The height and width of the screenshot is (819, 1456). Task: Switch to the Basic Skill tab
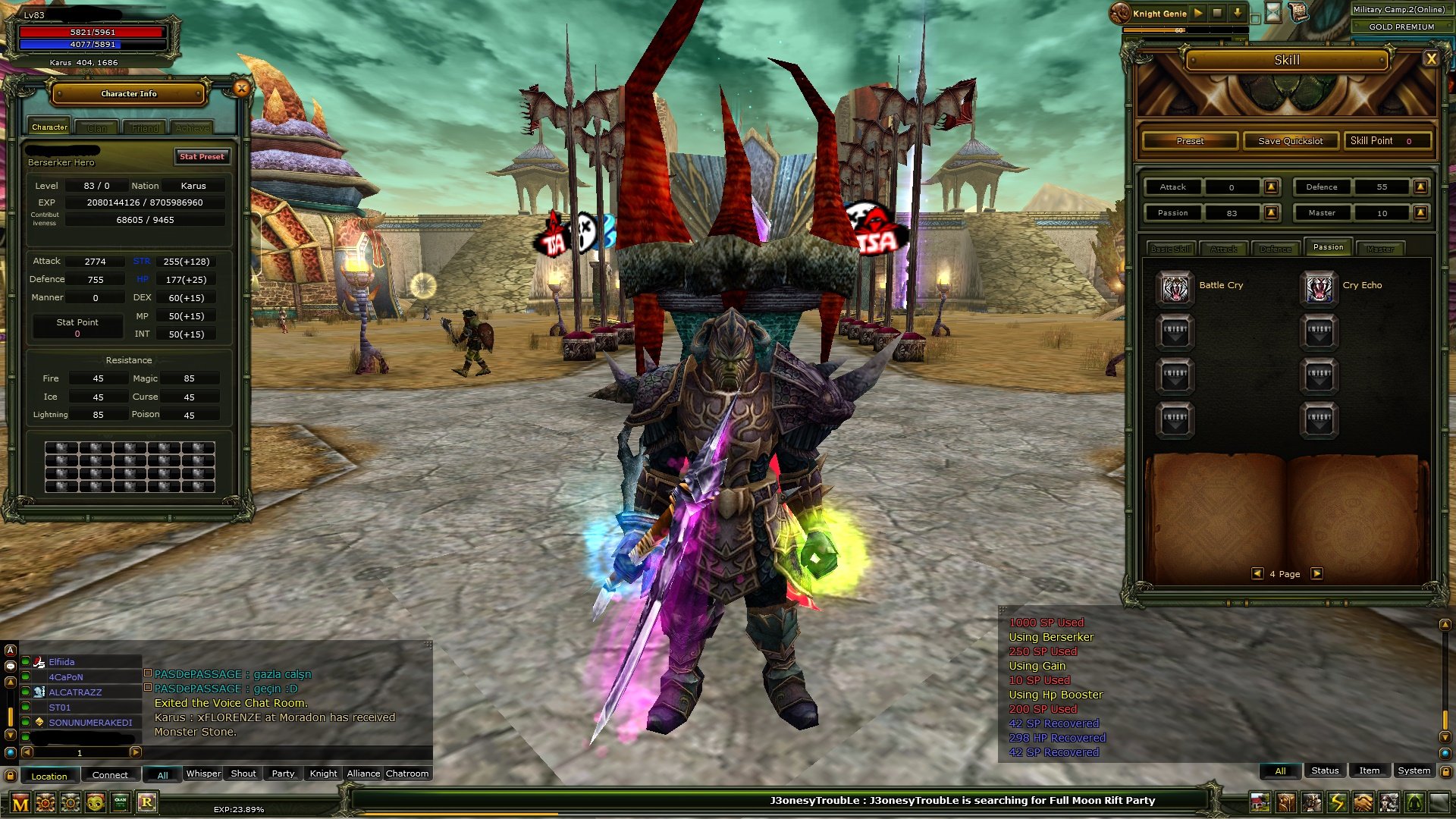1171,249
